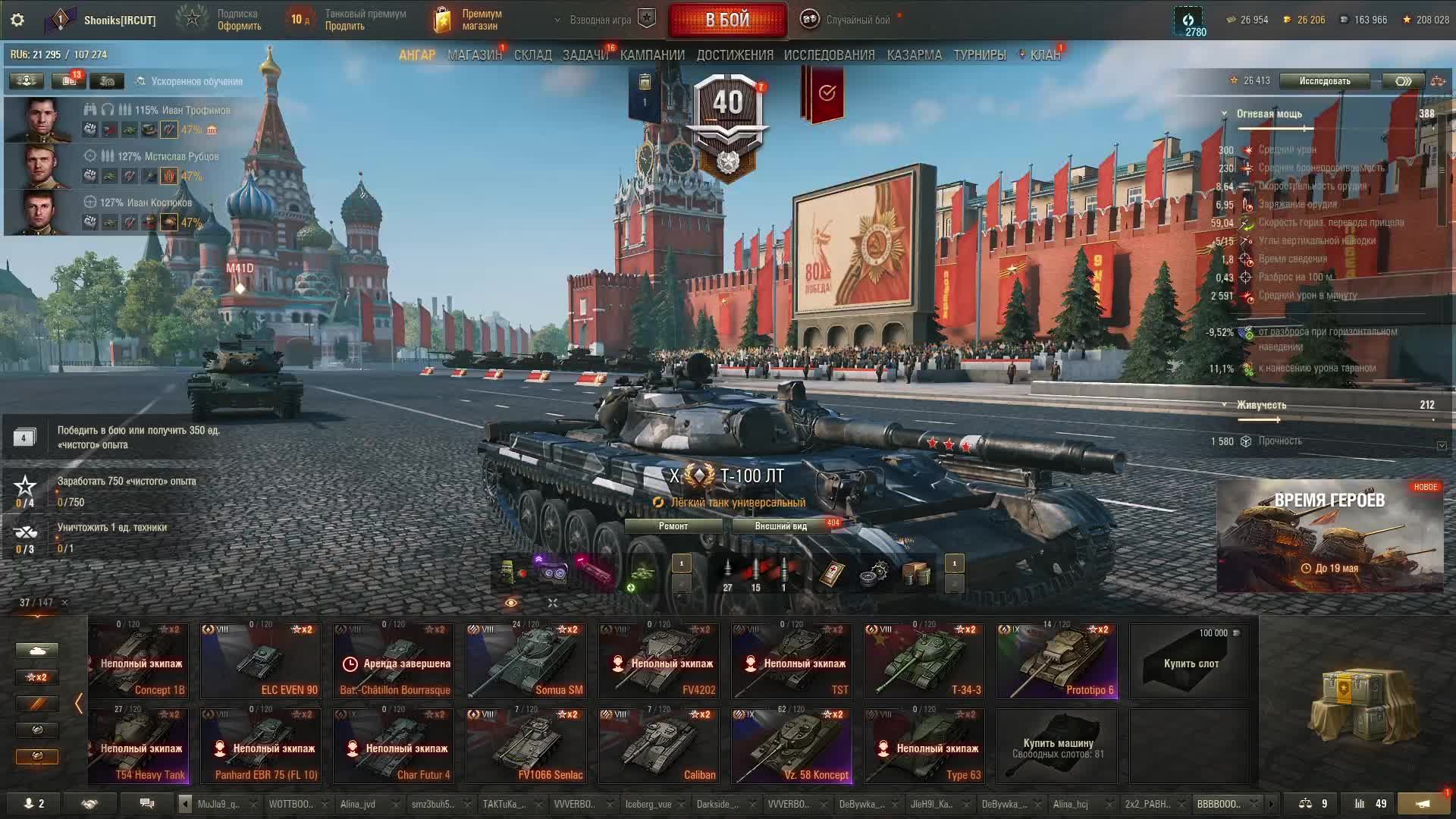This screenshot has width=1456, height=819.
Task: Switch to the МАГАЗИН tab
Action: tap(474, 55)
